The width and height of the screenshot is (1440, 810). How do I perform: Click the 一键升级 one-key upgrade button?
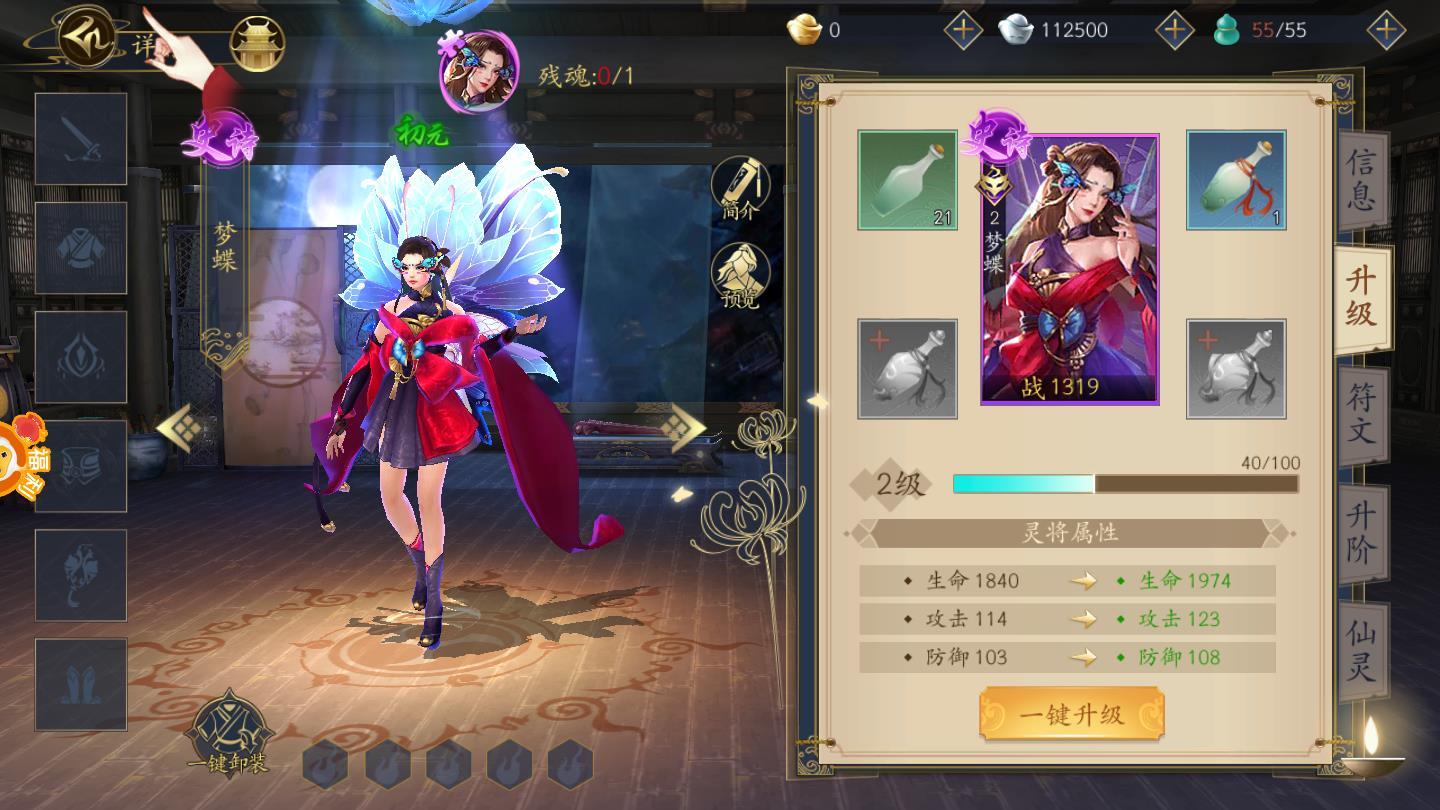coord(1071,714)
